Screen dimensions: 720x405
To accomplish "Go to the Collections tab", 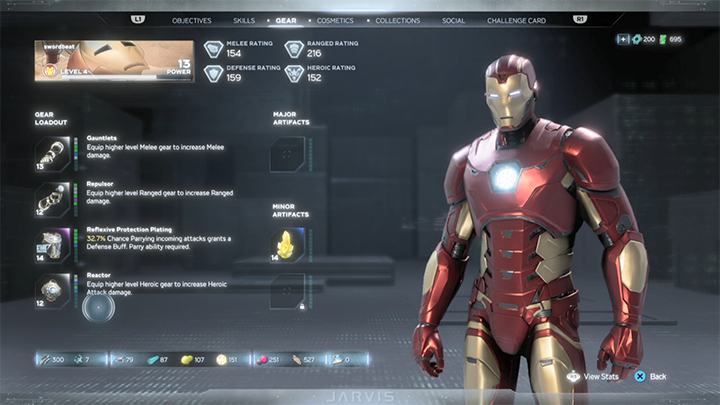I will coord(397,20).
